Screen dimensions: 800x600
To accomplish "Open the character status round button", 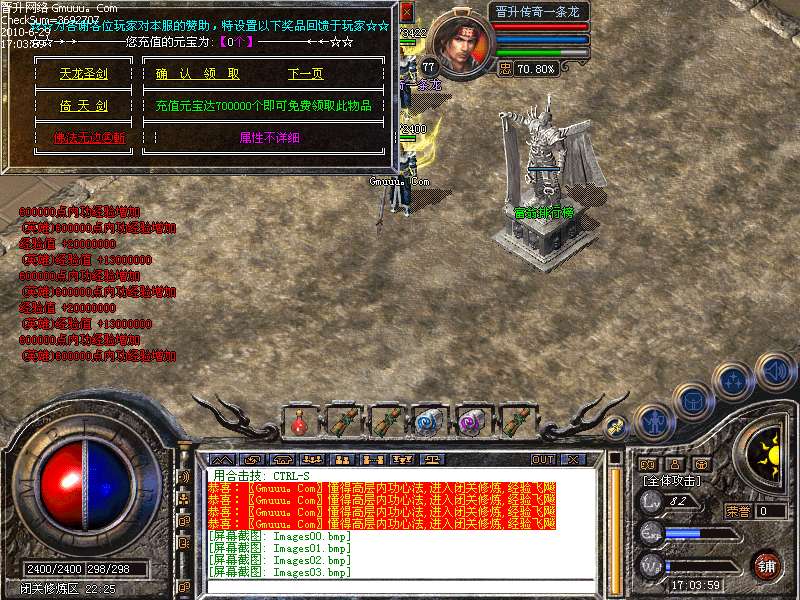I will click(x=653, y=421).
